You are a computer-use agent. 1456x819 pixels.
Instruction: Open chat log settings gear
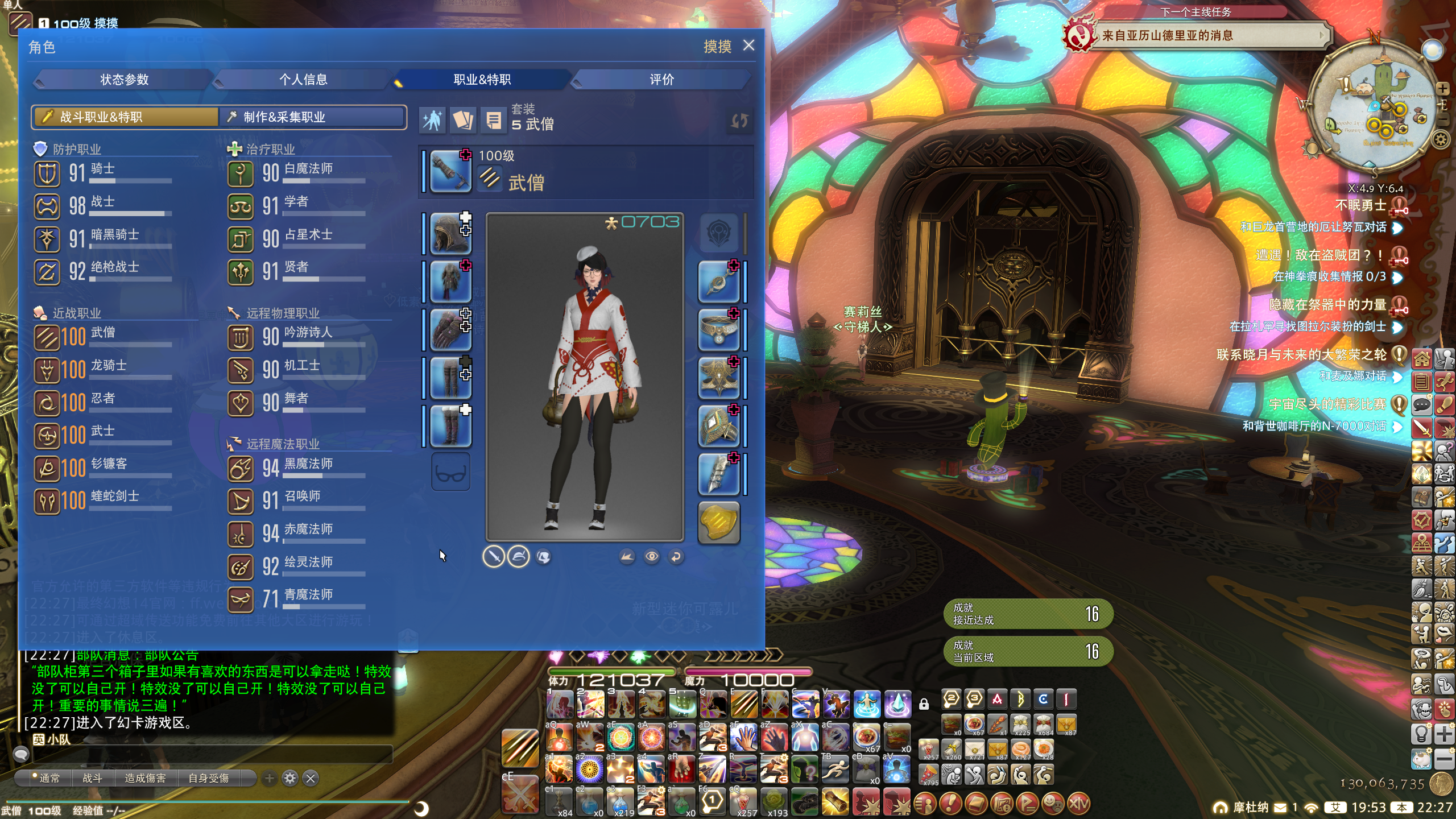coord(290,778)
